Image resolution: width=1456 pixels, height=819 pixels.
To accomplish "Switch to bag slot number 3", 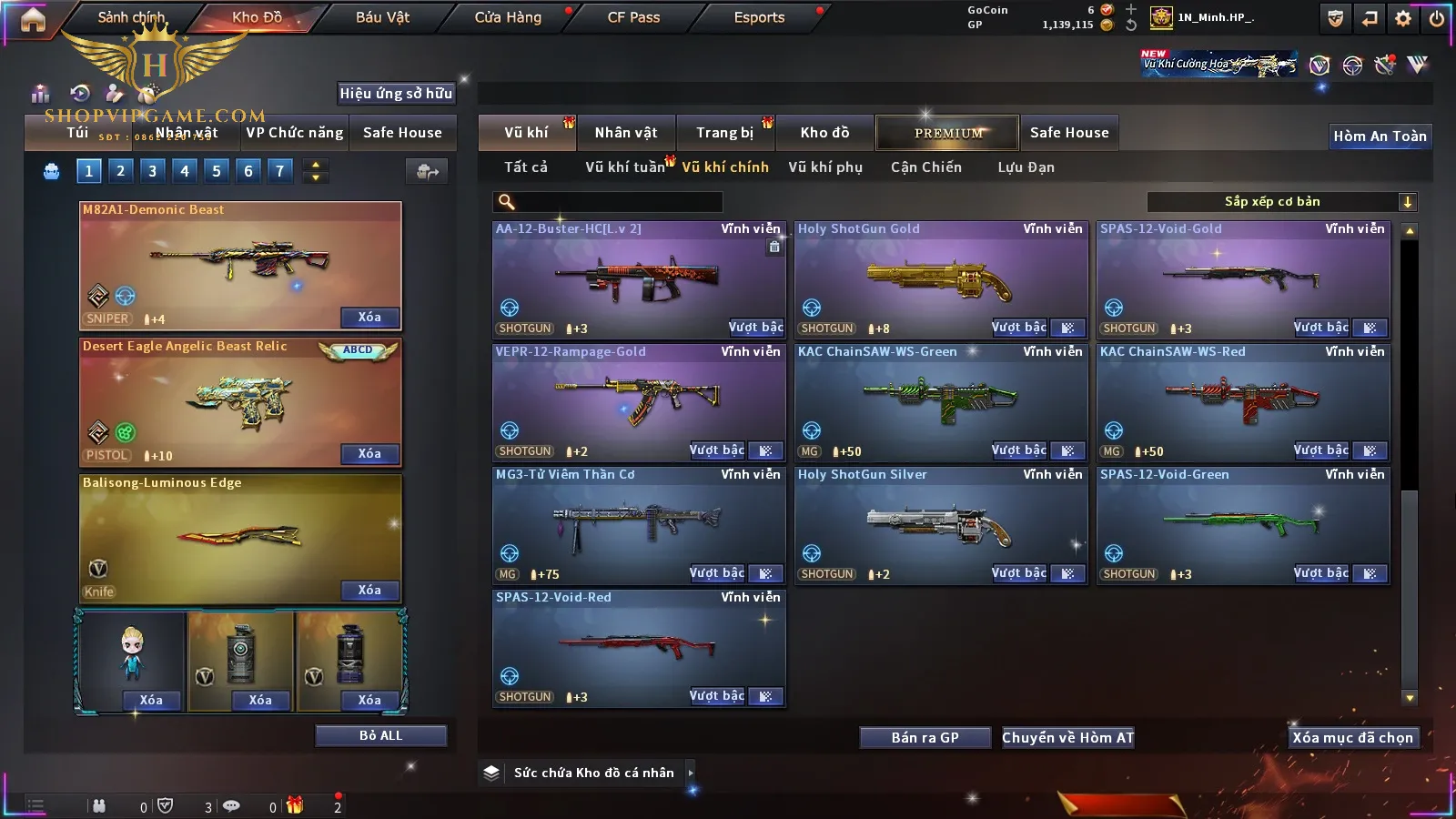I will tap(152, 171).
